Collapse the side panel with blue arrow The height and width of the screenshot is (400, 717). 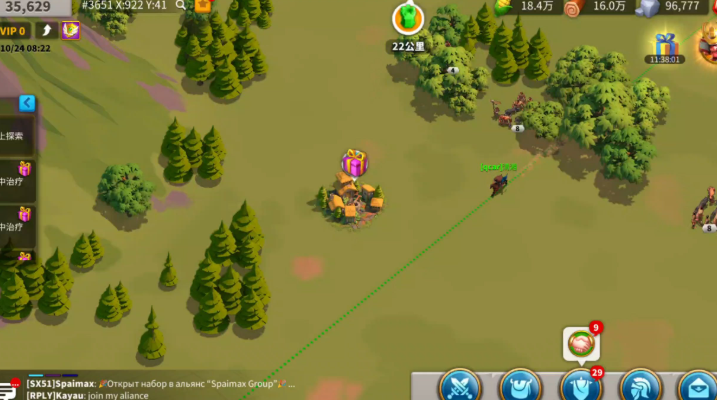coord(27,103)
